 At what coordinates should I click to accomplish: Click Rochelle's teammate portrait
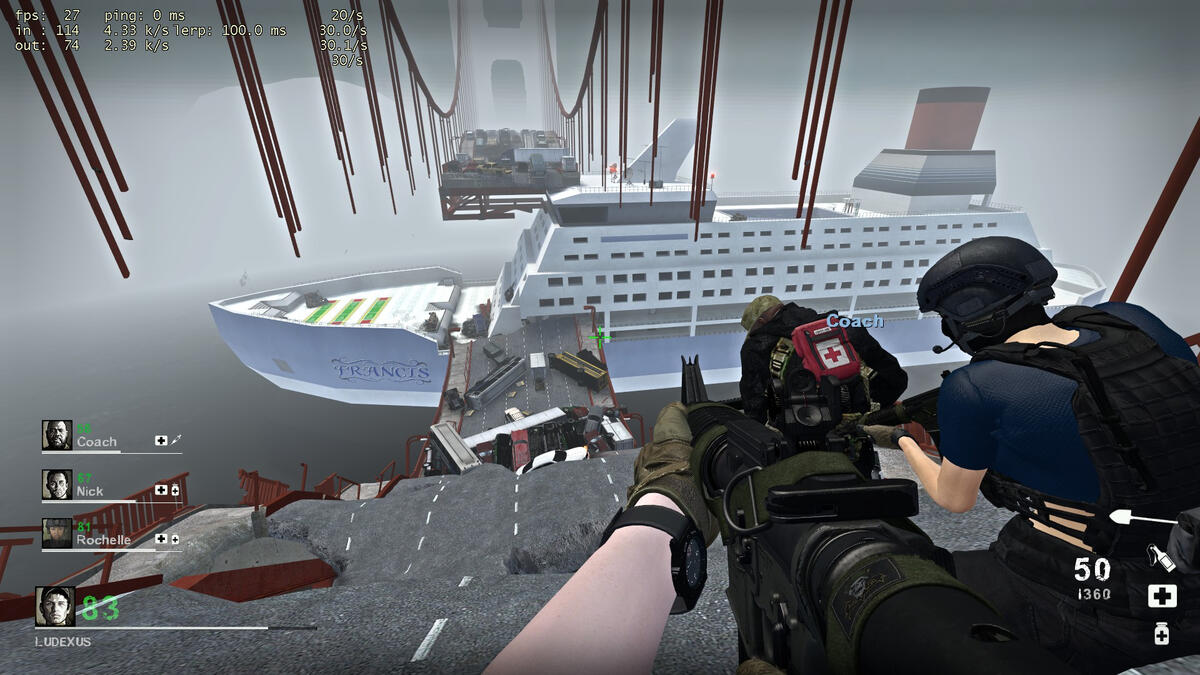click(x=57, y=533)
